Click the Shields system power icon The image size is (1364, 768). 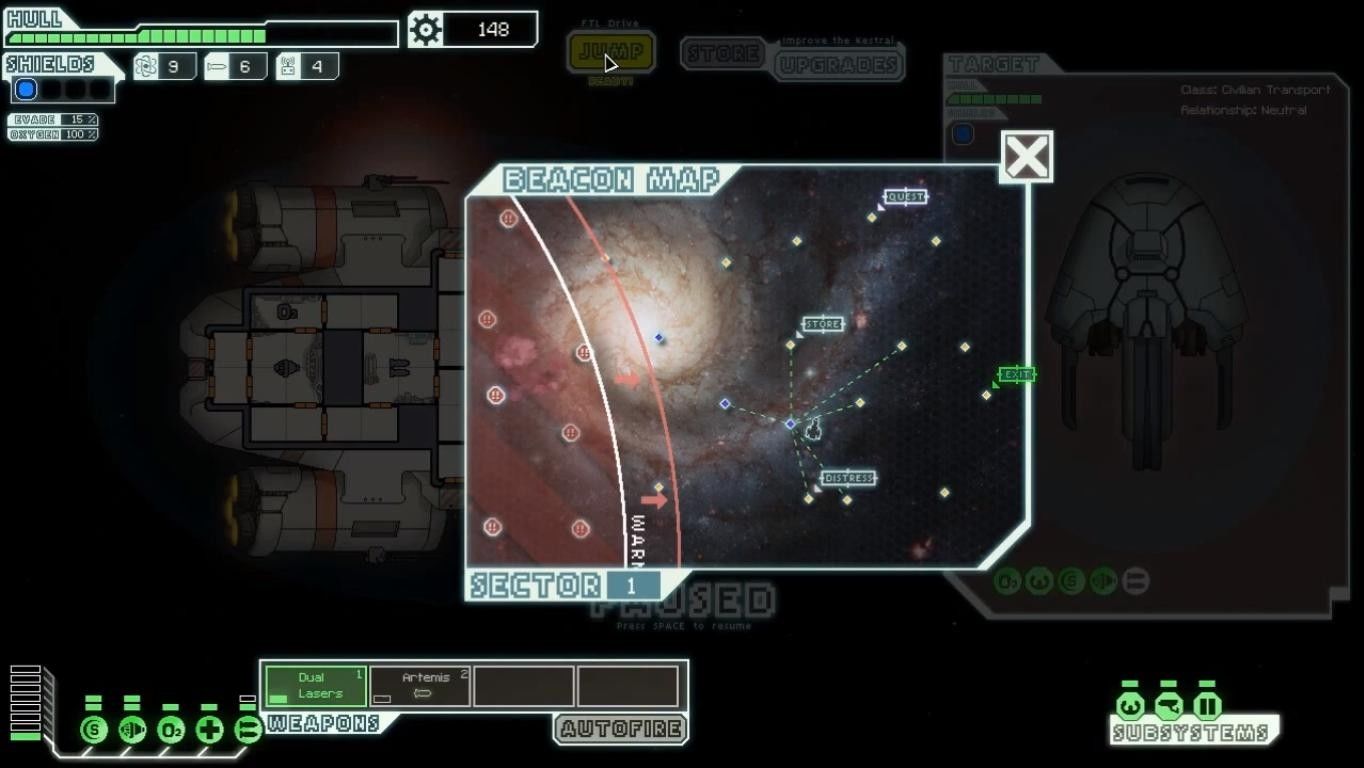pyautogui.click(x=94, y=729)
